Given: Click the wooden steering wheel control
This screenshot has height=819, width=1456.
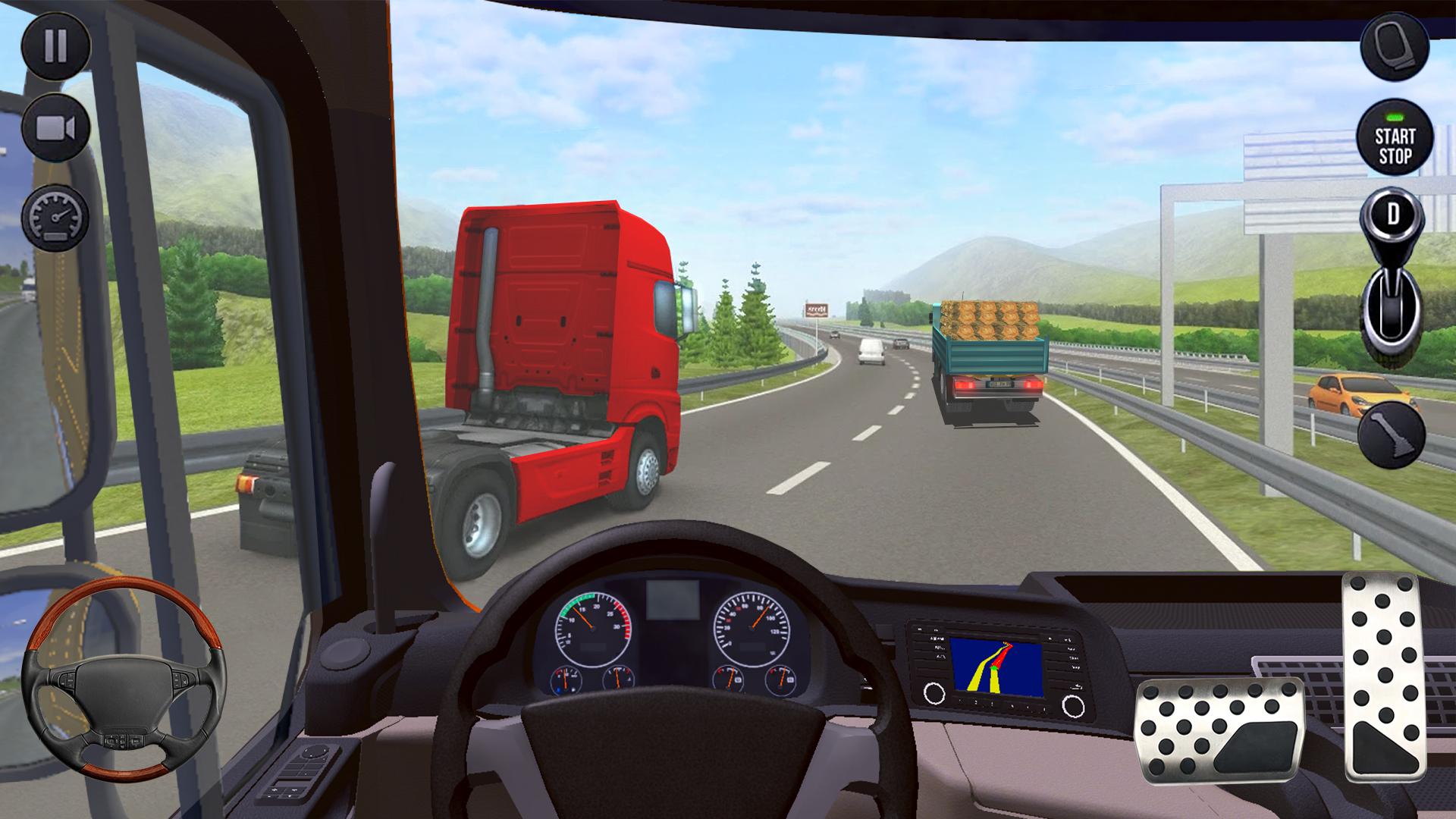Looking at the screenshot, I should (124, 678).
